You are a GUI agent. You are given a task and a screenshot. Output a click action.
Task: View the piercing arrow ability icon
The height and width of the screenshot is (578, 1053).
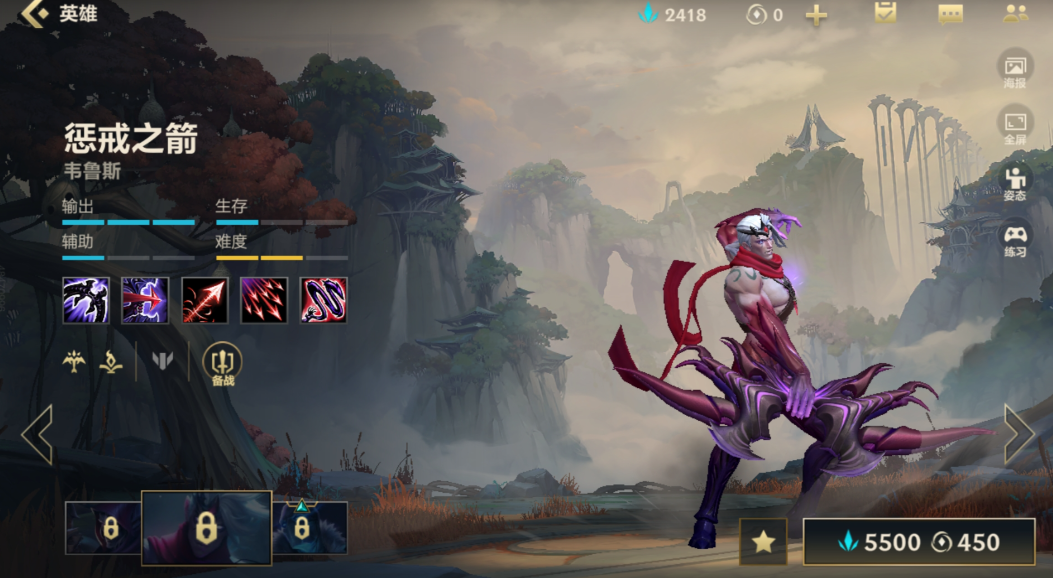click(x=145, y=300)
